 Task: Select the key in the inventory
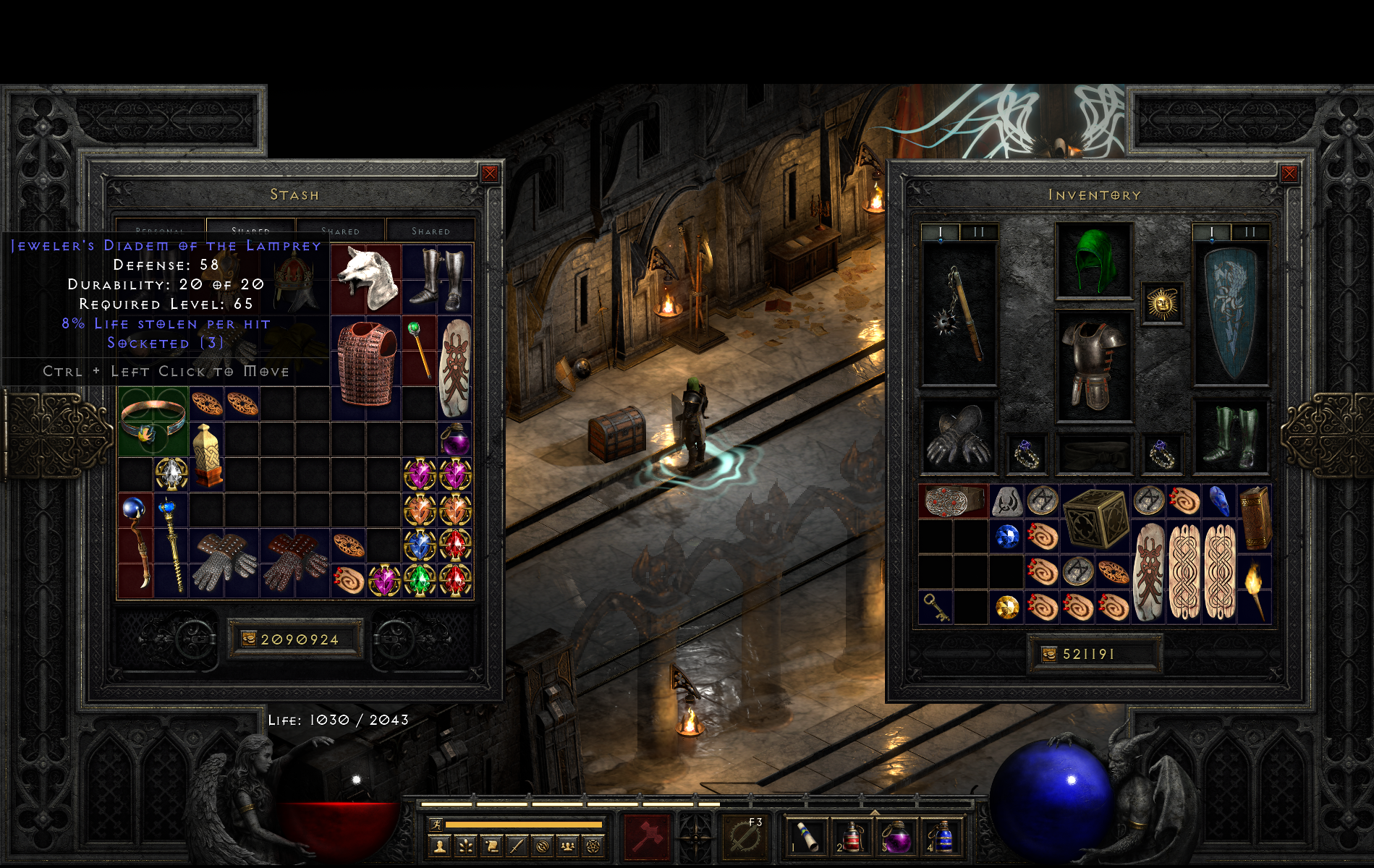pyautogui.click(x=936, y=608)
